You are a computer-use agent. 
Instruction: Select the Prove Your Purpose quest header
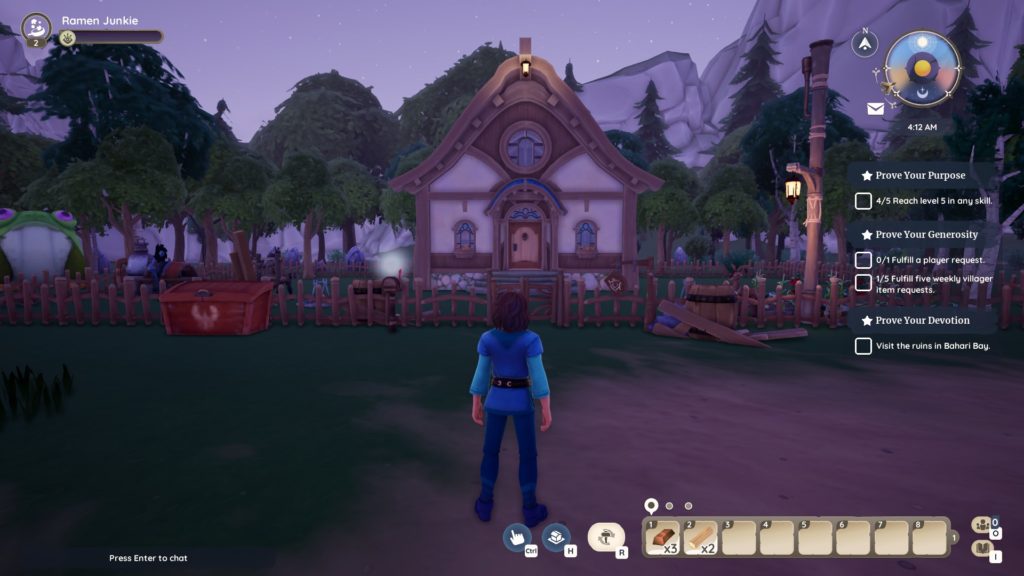(x=920, y=175)
